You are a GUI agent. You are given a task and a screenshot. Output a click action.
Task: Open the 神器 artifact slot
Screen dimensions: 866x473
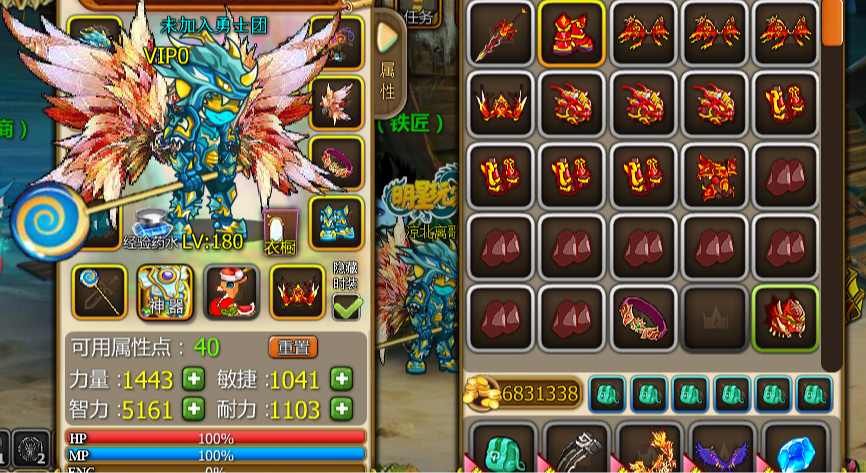pos(165,292)
